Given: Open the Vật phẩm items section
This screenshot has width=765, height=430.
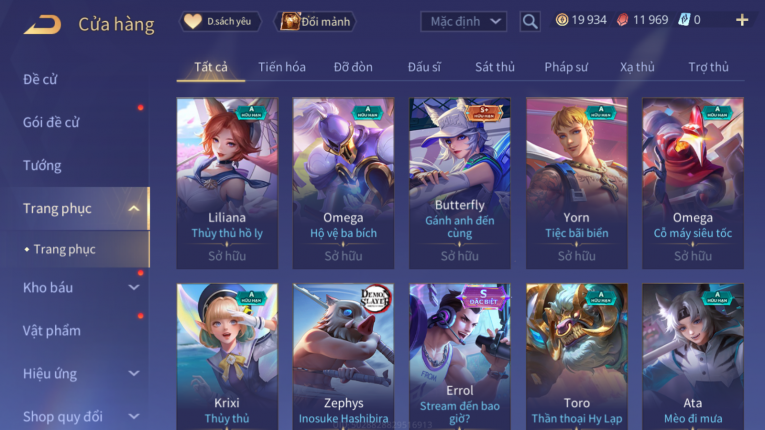Looking at the screenshot, I should click(x=52, y=331).
